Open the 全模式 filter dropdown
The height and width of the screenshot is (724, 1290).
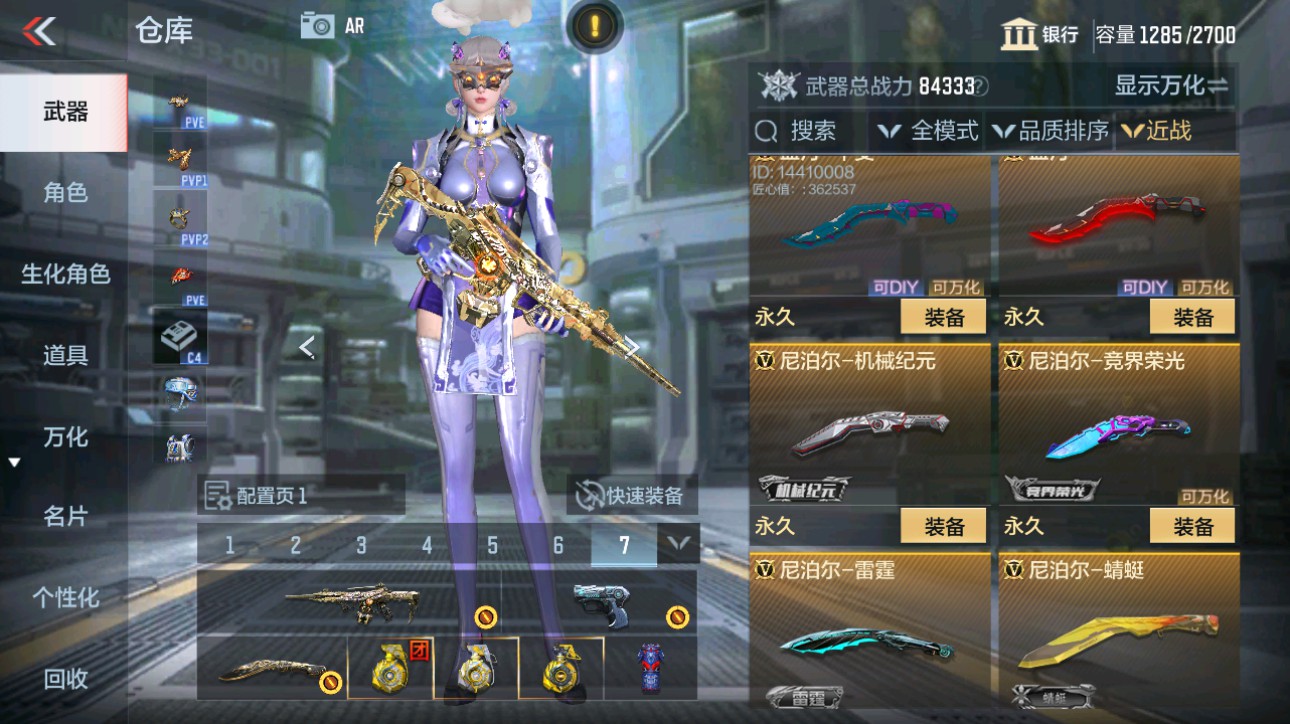click(x=930, y=130)
